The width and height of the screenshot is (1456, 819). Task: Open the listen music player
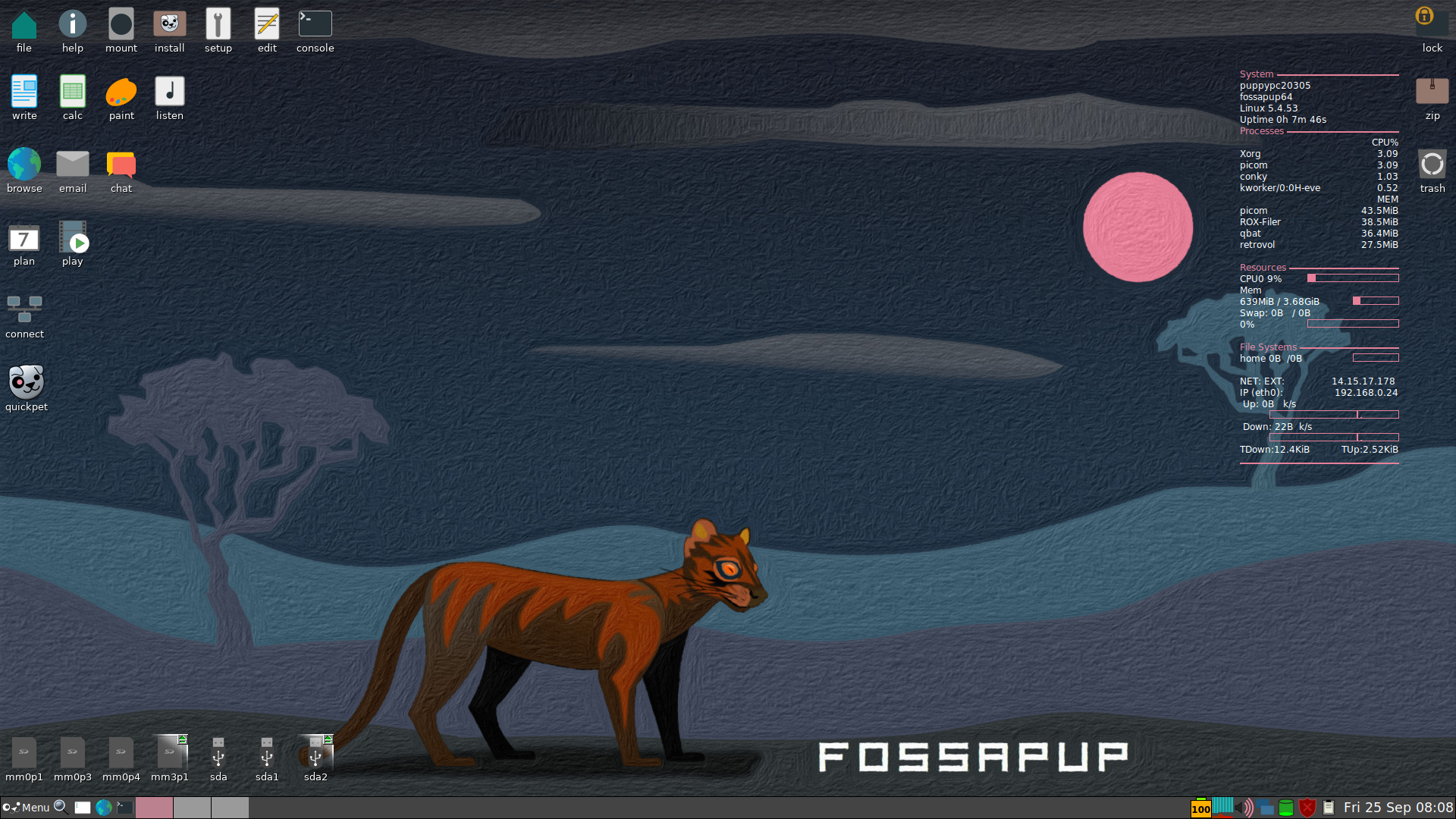pos(169,91)
